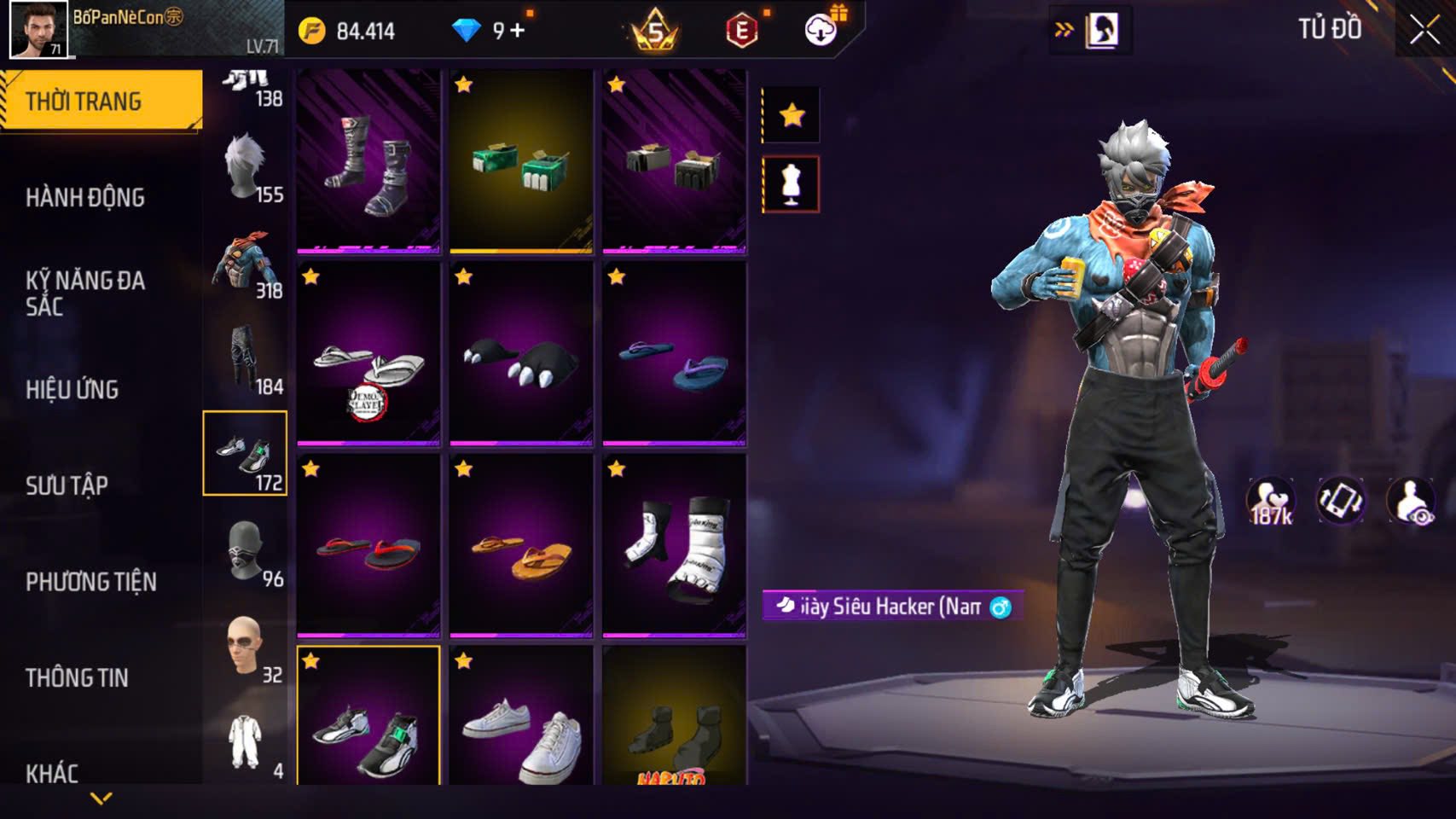Switch to Kỹ Năng Đa Sắc section
The image size is (1456, 819).
coord(85,293)
